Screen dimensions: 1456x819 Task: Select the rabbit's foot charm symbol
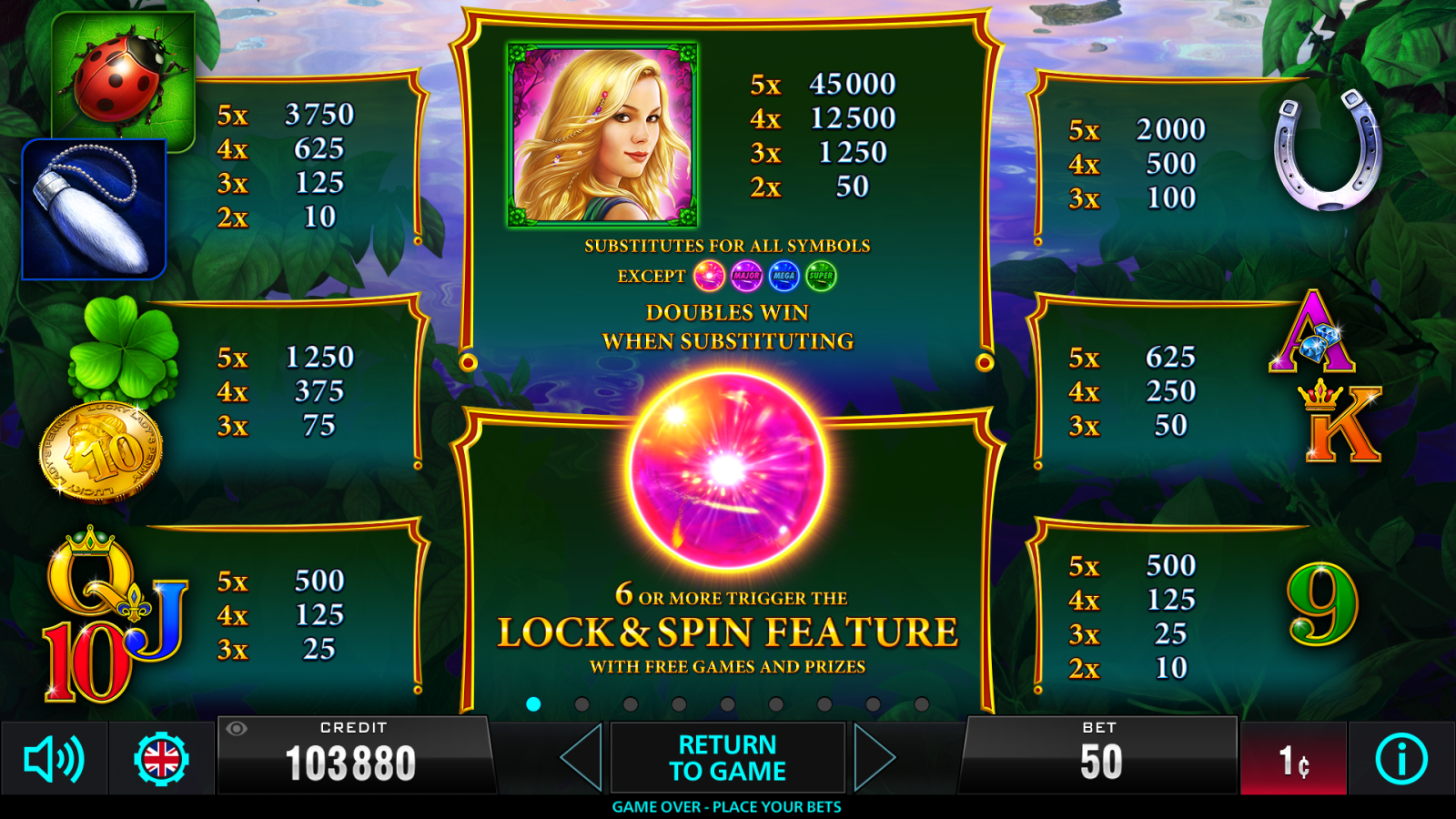coord(94,207)
